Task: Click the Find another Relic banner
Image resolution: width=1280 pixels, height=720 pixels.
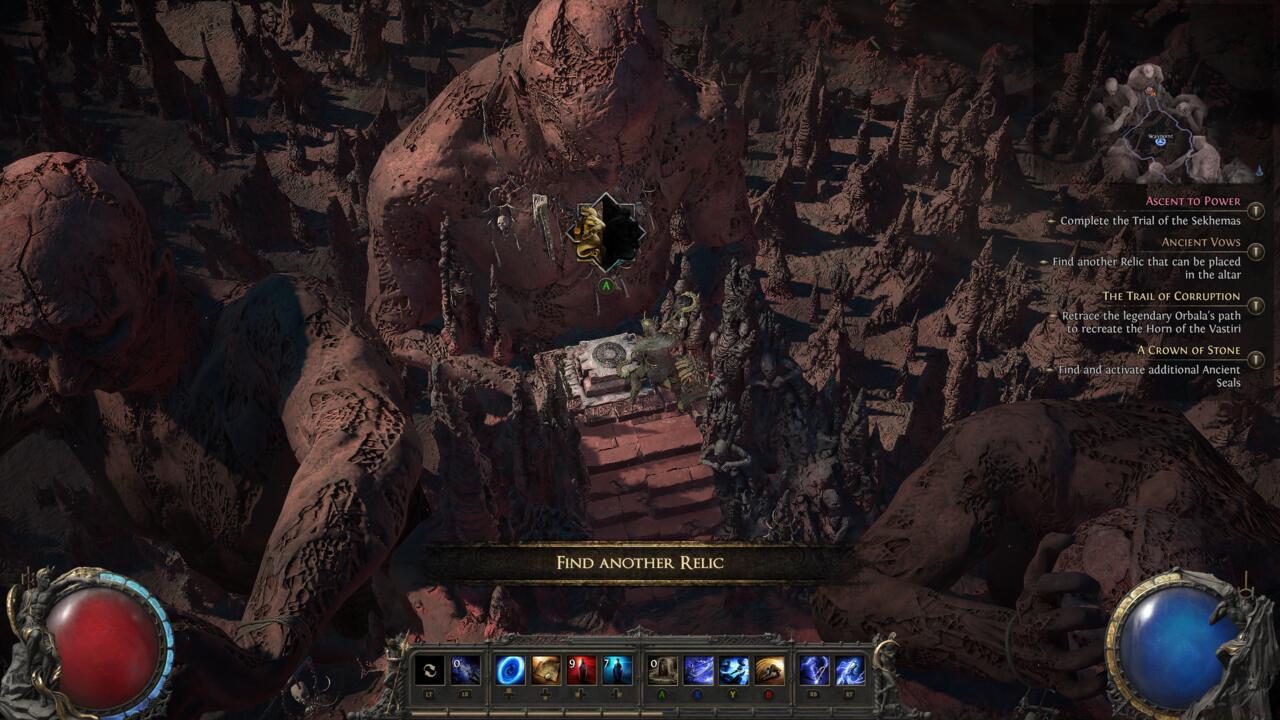Action: click(x=640, y=562)
